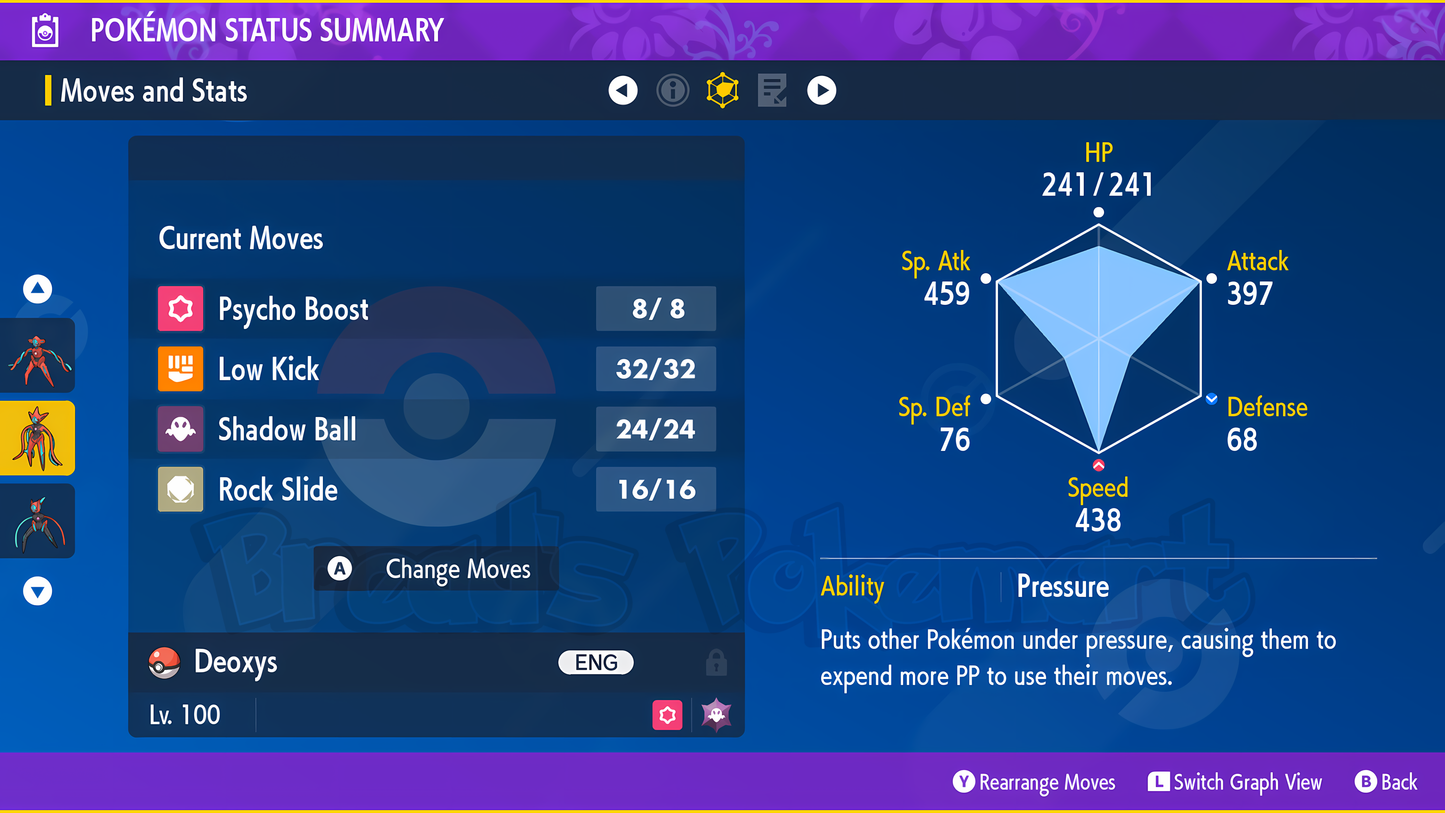Click the Rock type icon beside Rock Slide
The width and height of the screenshot is (1445, 813).
182,489
